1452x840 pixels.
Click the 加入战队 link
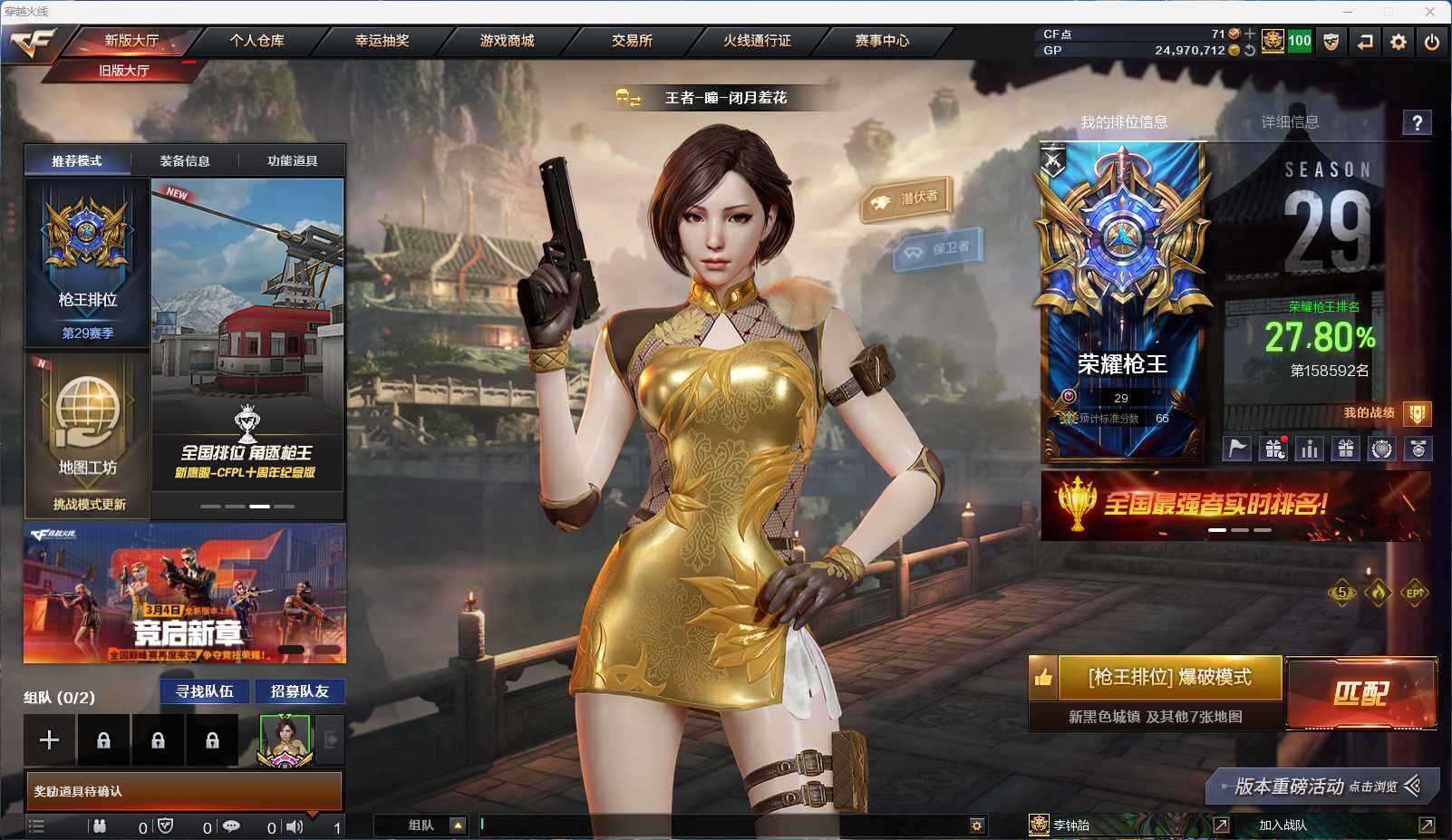coord(1283,825)
